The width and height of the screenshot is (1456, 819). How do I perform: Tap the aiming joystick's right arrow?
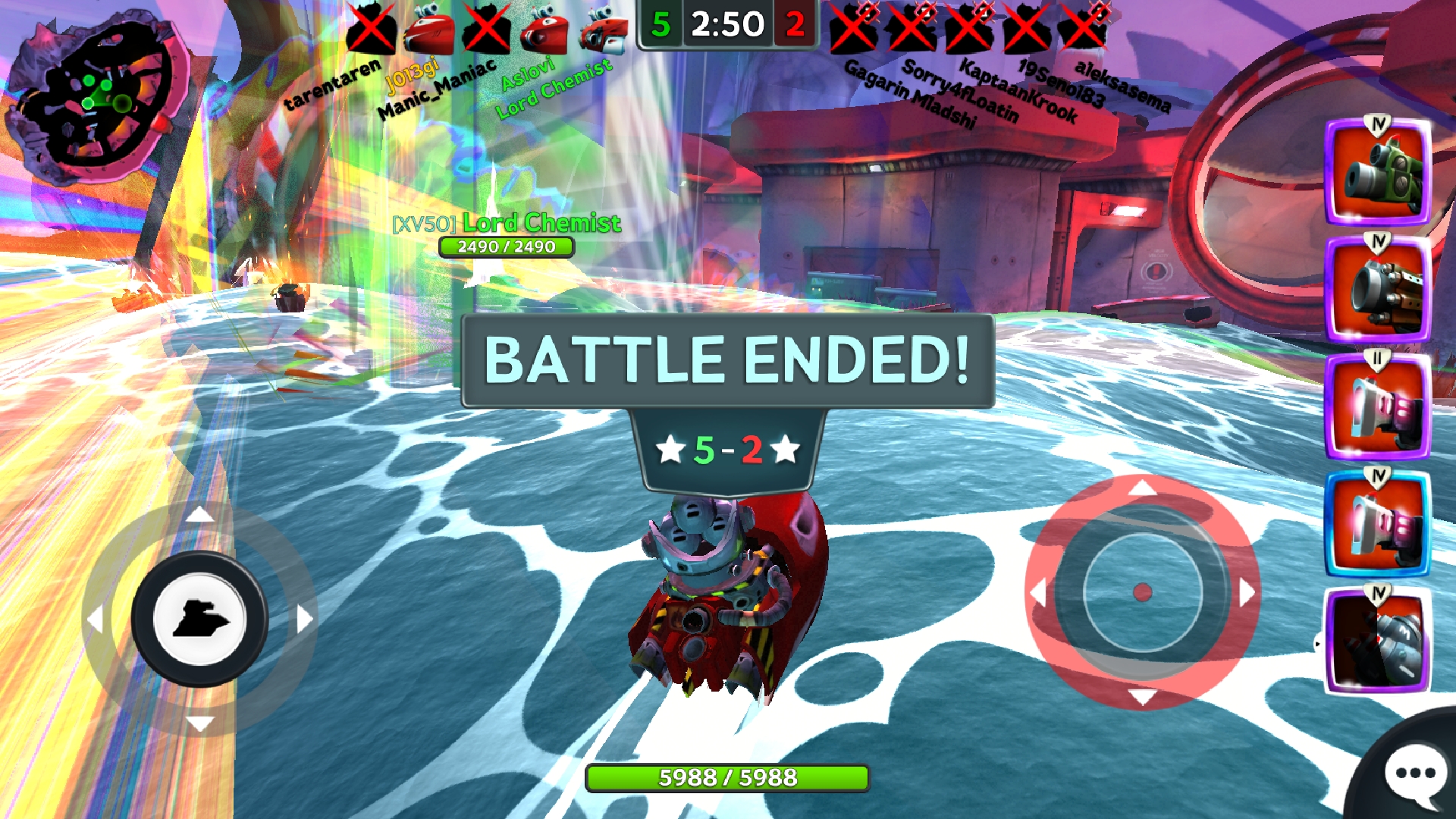[x=1247, y=592]
